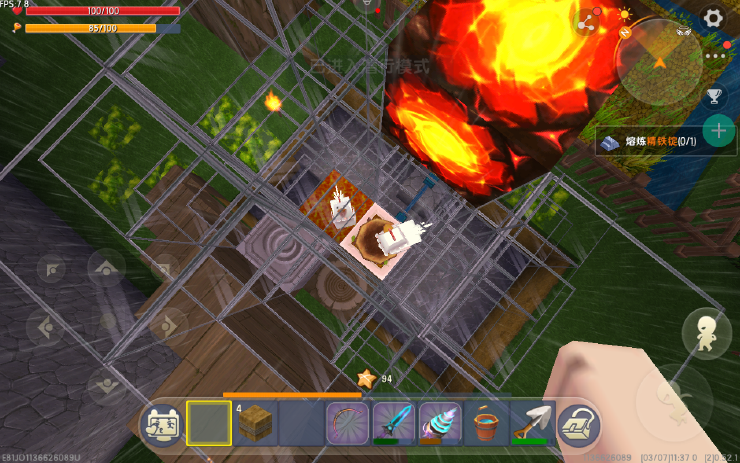Select the drill tool slot

(438, 424)
